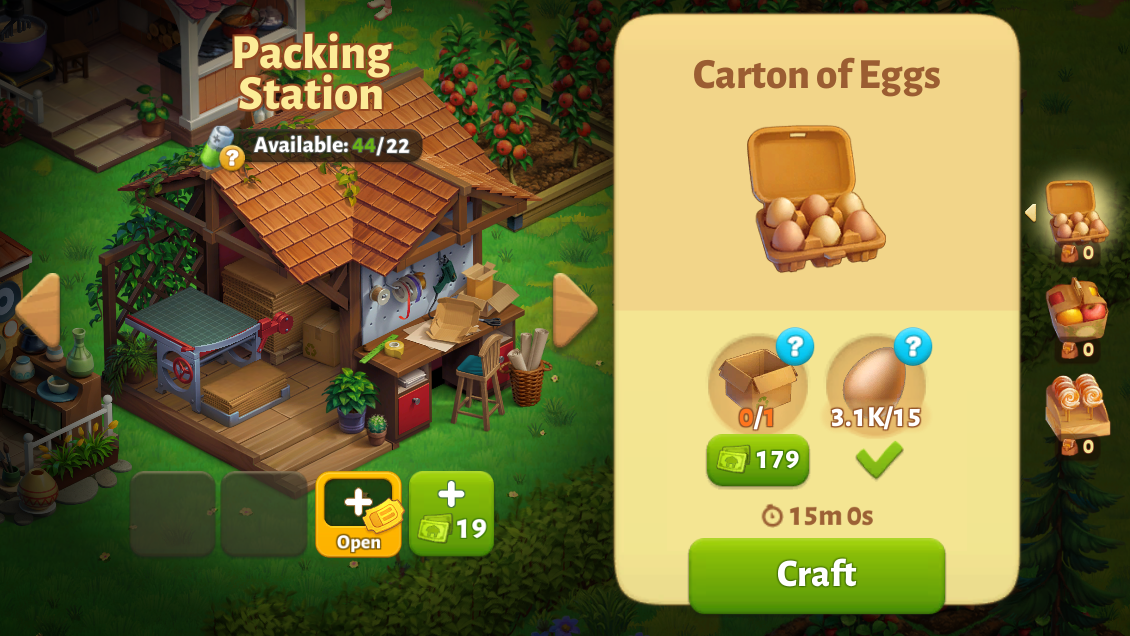The height and width of the screenshot is (636, 1130).
Task: Select the lollipop box recipe thumbnail
Action: (x=1076, y=407)
